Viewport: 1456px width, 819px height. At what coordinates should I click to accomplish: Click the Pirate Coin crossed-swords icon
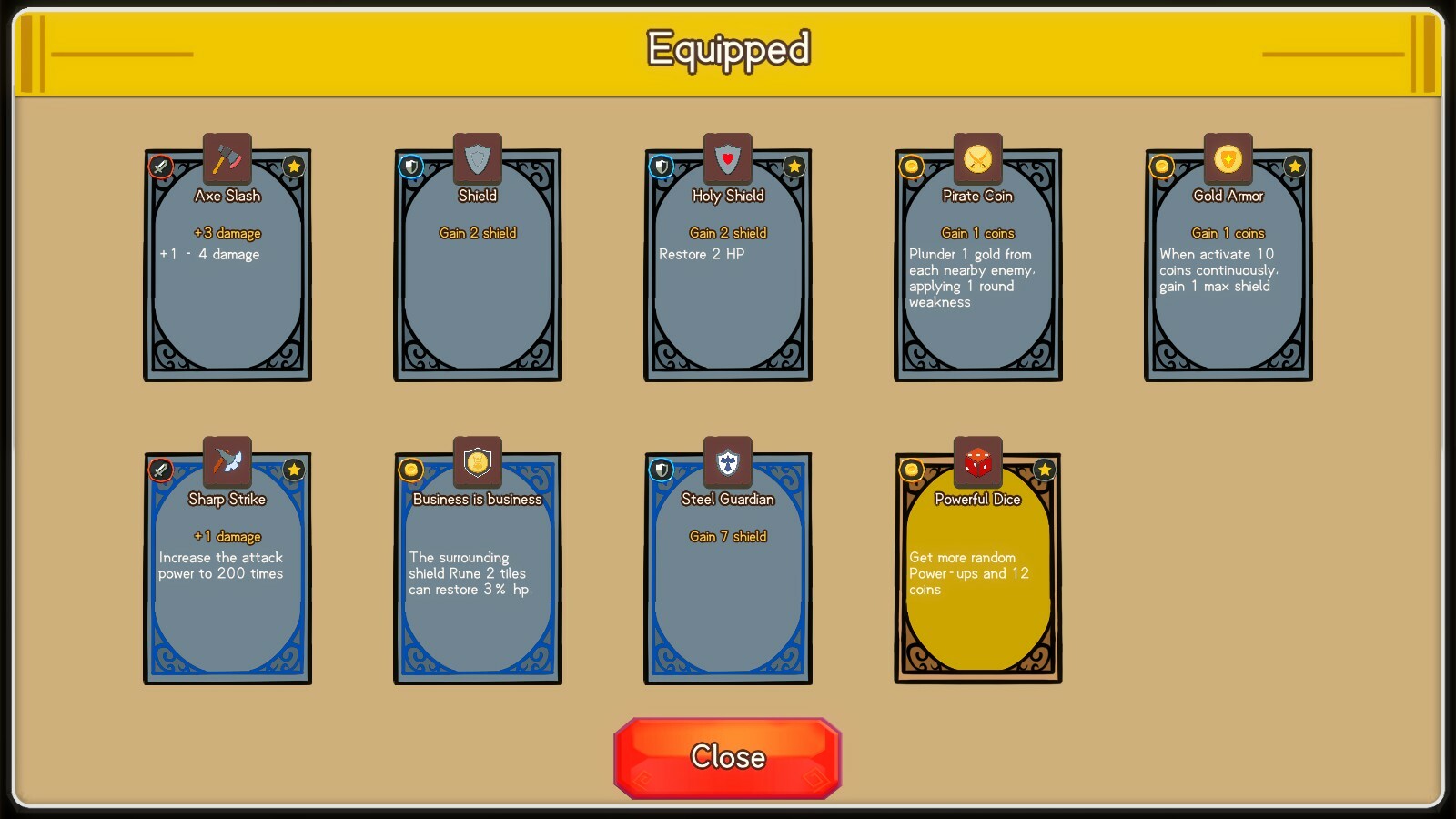coord(976,159)
